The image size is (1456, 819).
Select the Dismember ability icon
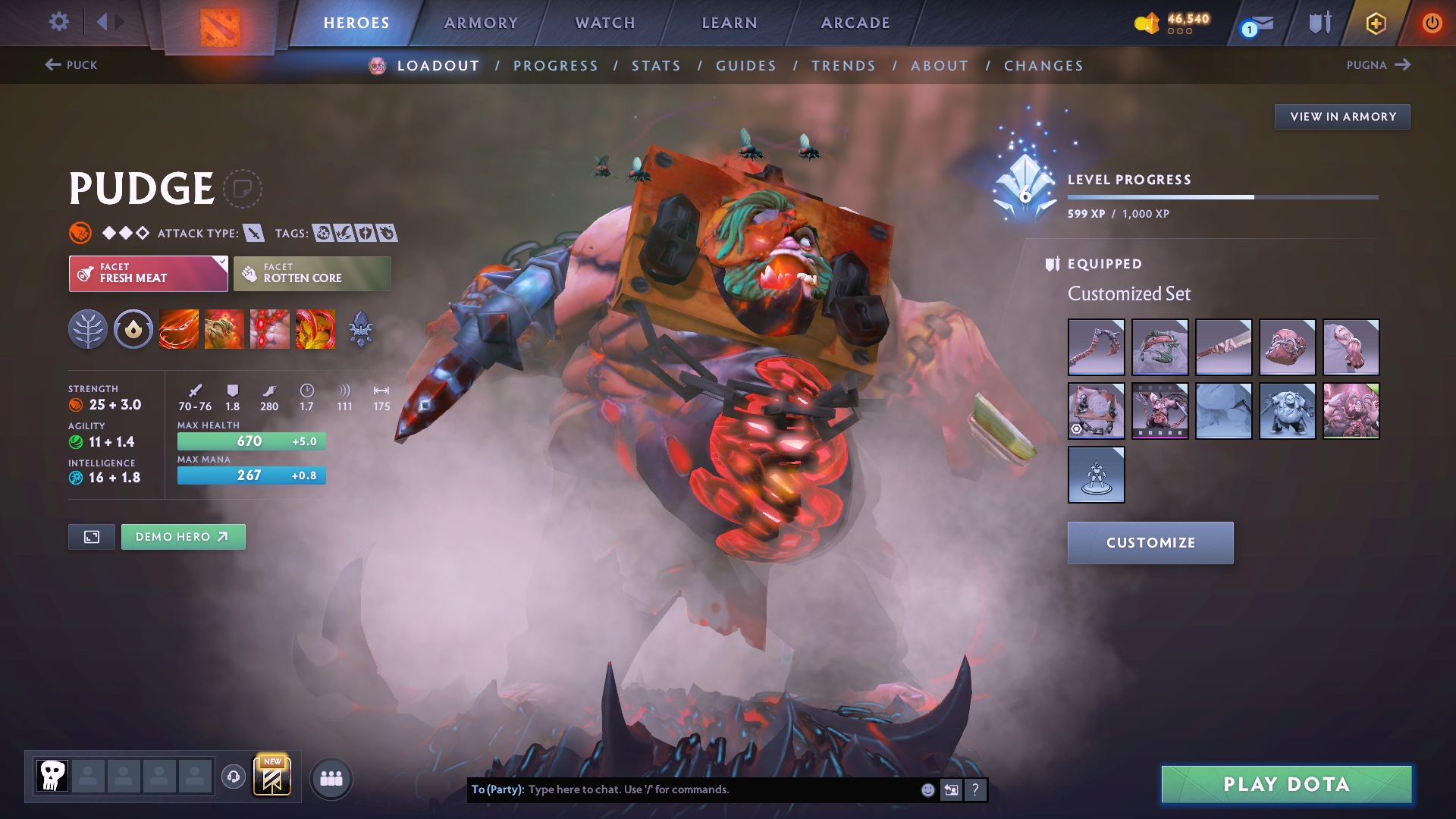pyautogui.click(x=315, y=328)
